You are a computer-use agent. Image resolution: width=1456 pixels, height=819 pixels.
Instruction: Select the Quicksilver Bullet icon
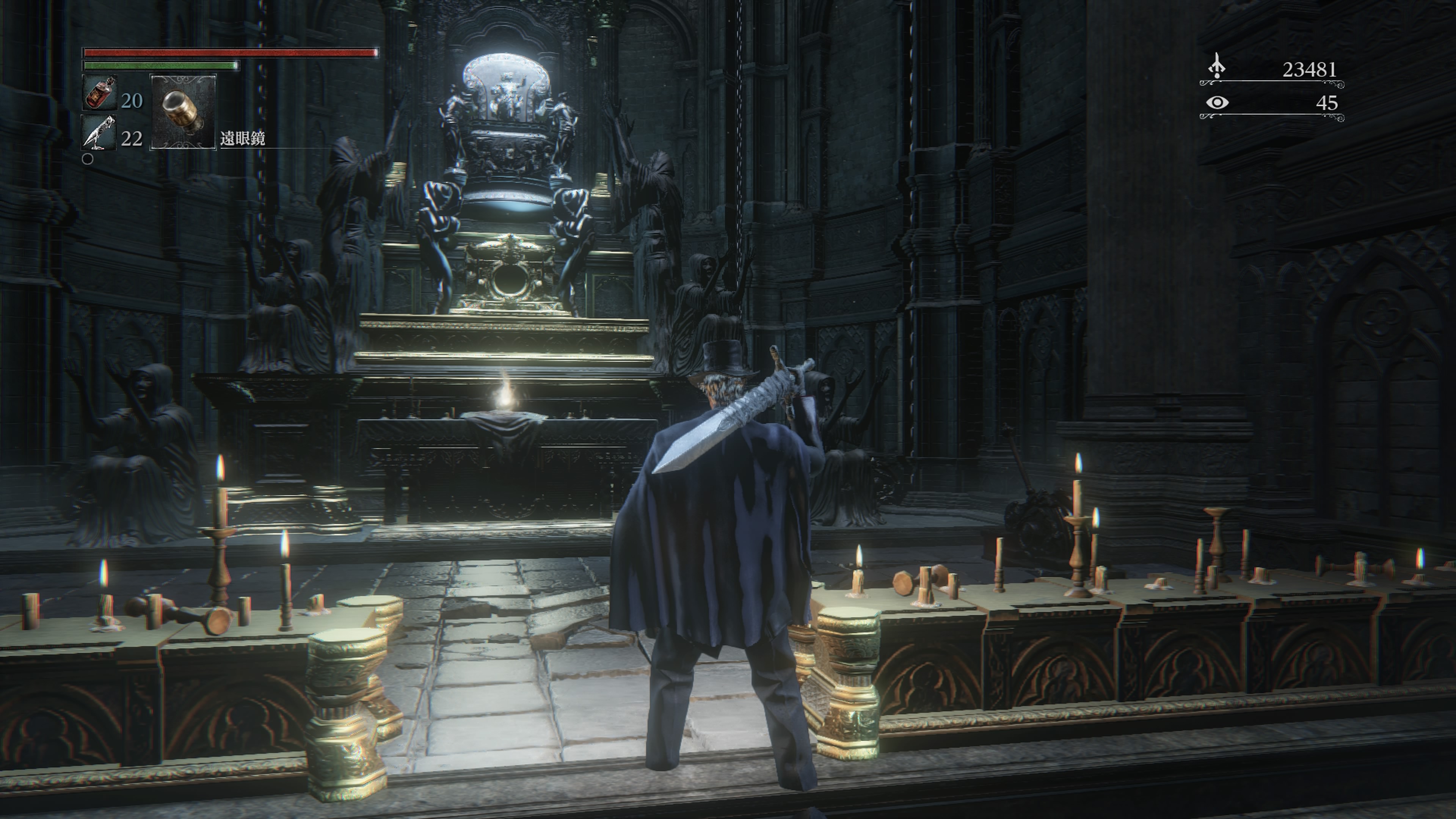[99, 133]
